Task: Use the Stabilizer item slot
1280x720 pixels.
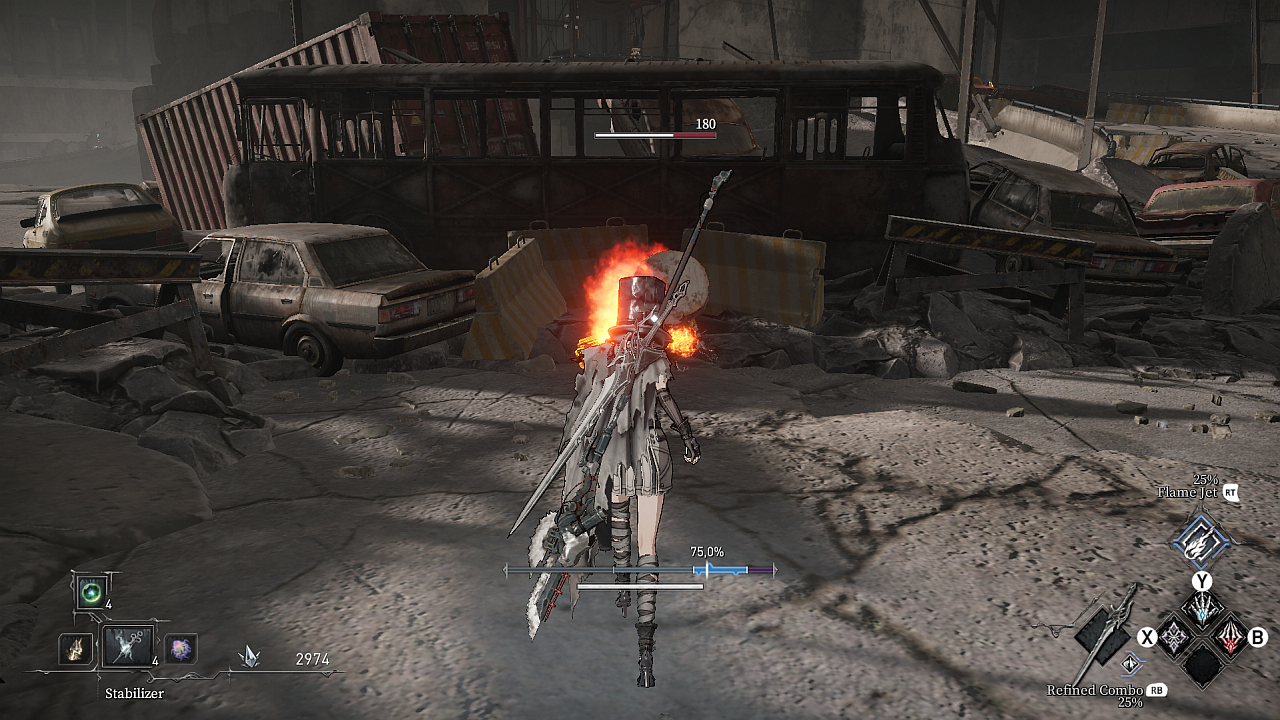Action: 128,647
